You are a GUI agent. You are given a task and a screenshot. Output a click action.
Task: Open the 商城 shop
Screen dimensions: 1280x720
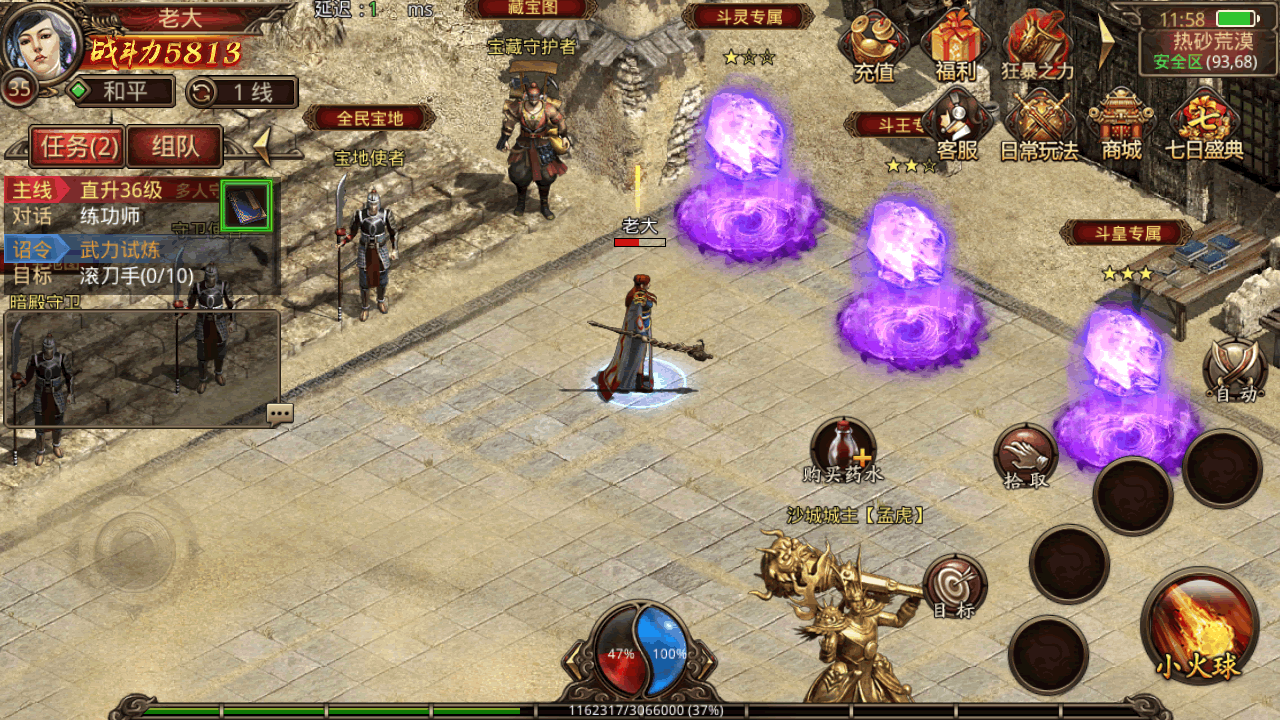1121,125
